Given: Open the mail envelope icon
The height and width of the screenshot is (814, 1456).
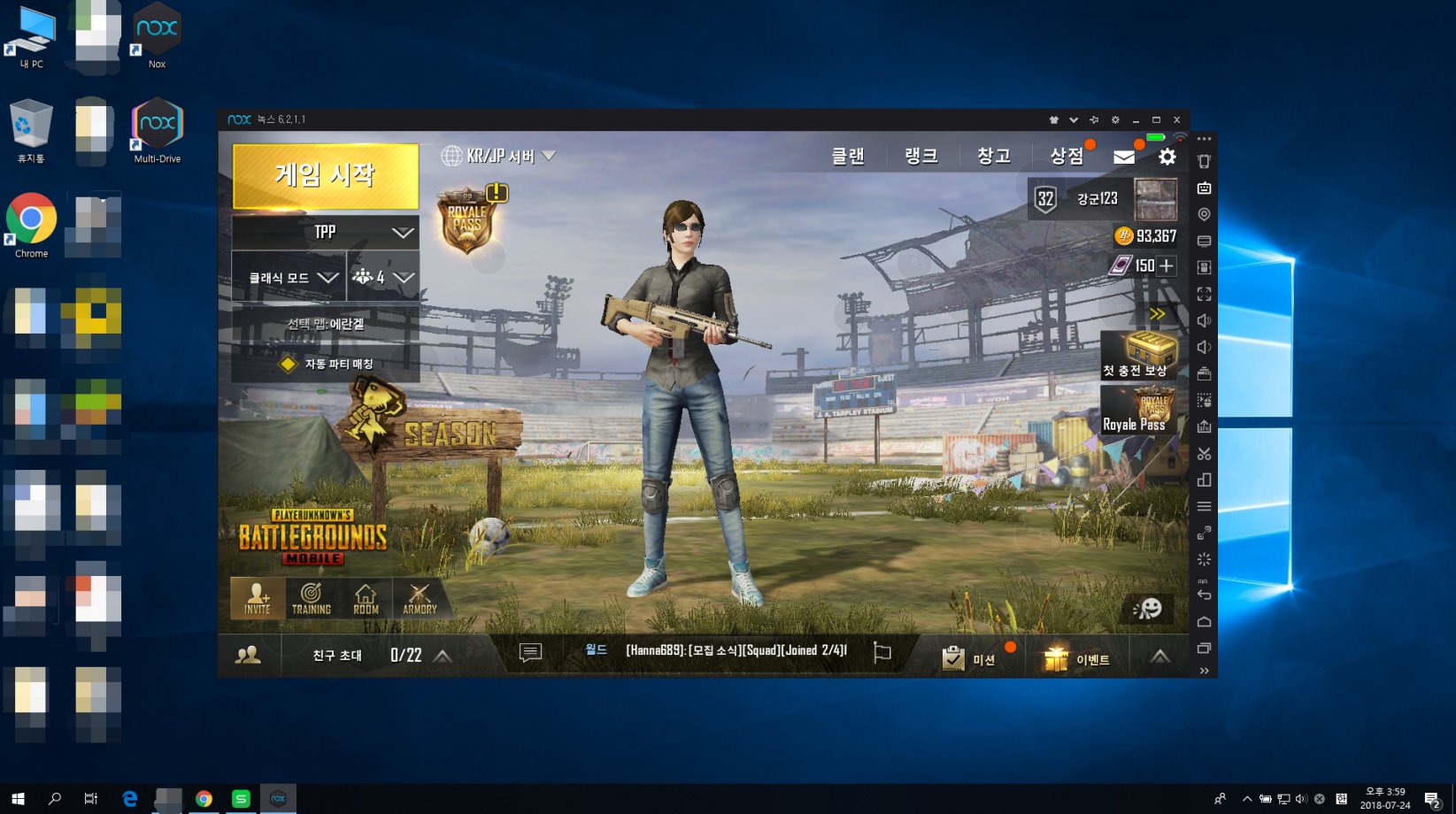Looking at the screenshot, I should [x=1124, y=156].
